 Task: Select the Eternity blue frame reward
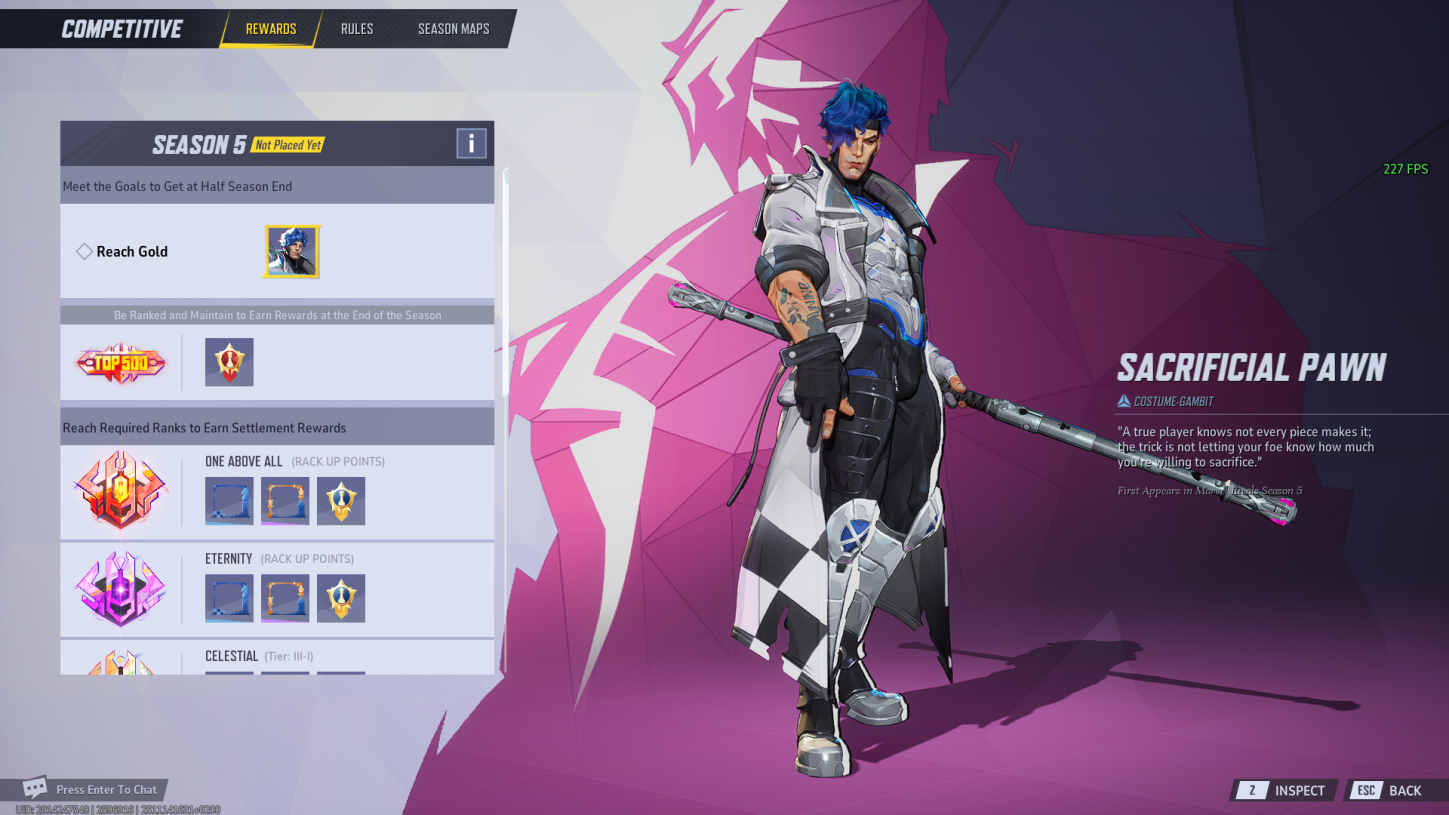pos(229,598)
